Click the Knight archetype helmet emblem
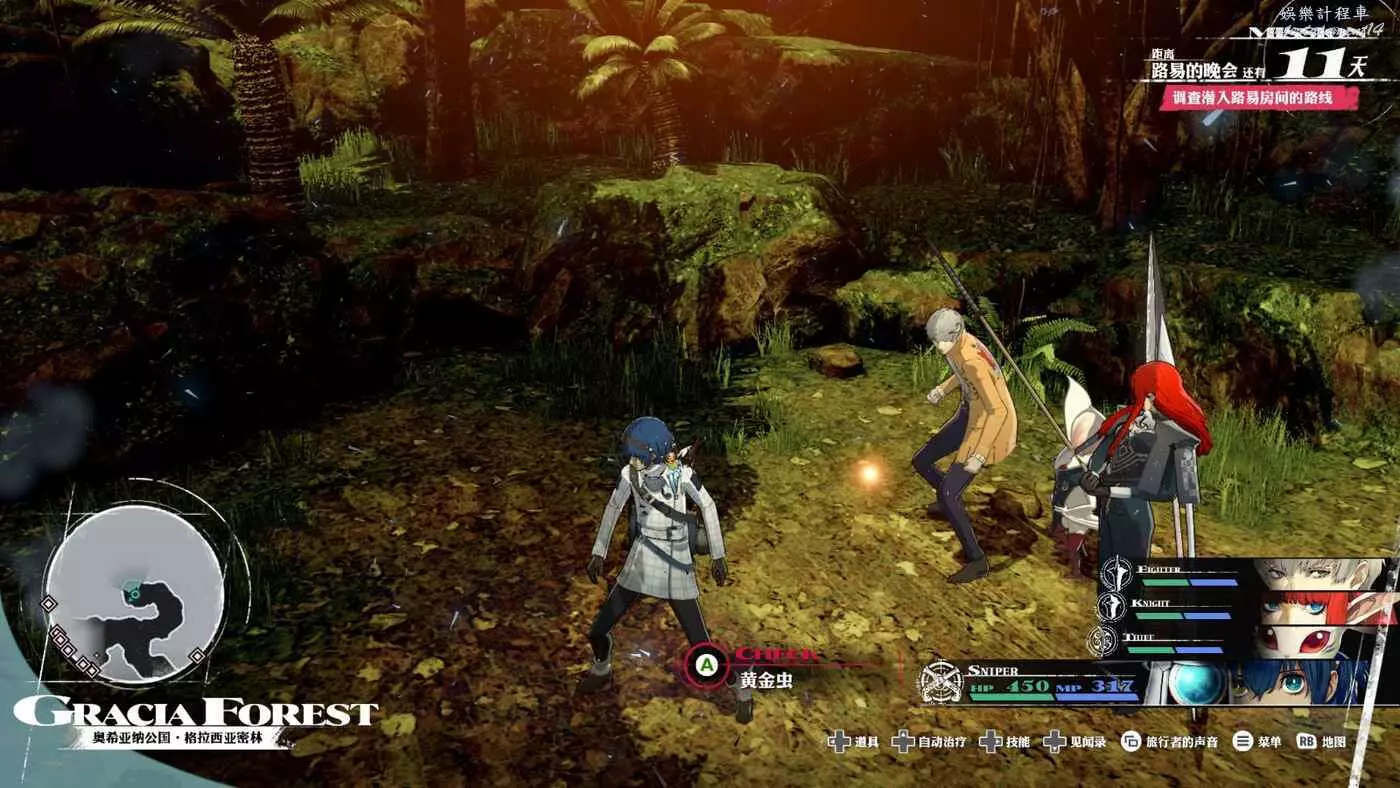1400x788 pixels. (1111, 607)
